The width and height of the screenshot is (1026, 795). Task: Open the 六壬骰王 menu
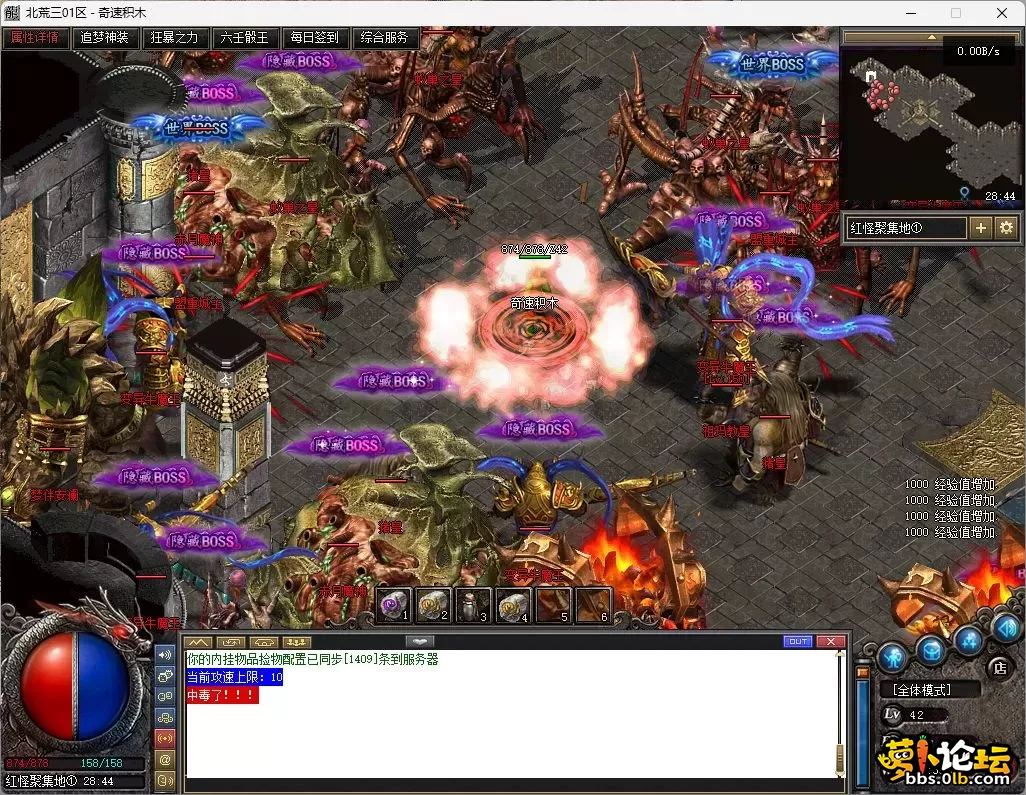[x=245, y=38]
